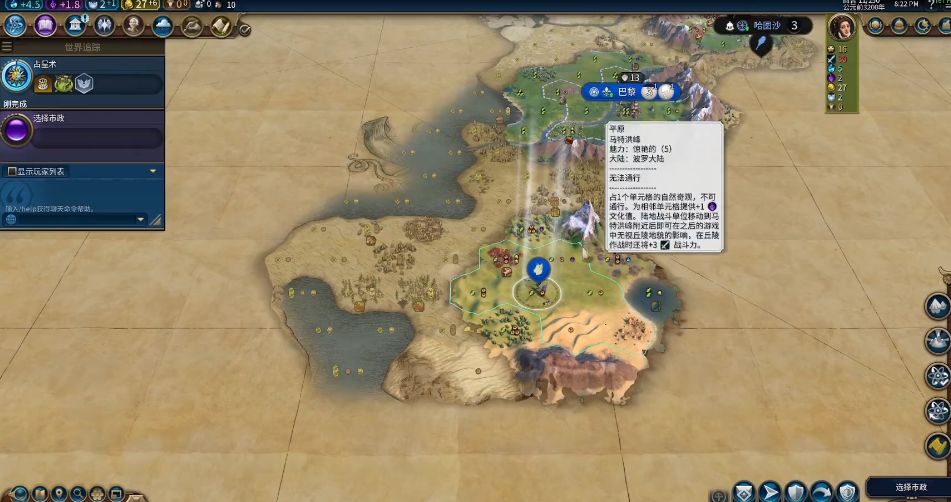The image size is (951, 502).
Task: Collapse the chat panel with arrow
Action: 153,171
